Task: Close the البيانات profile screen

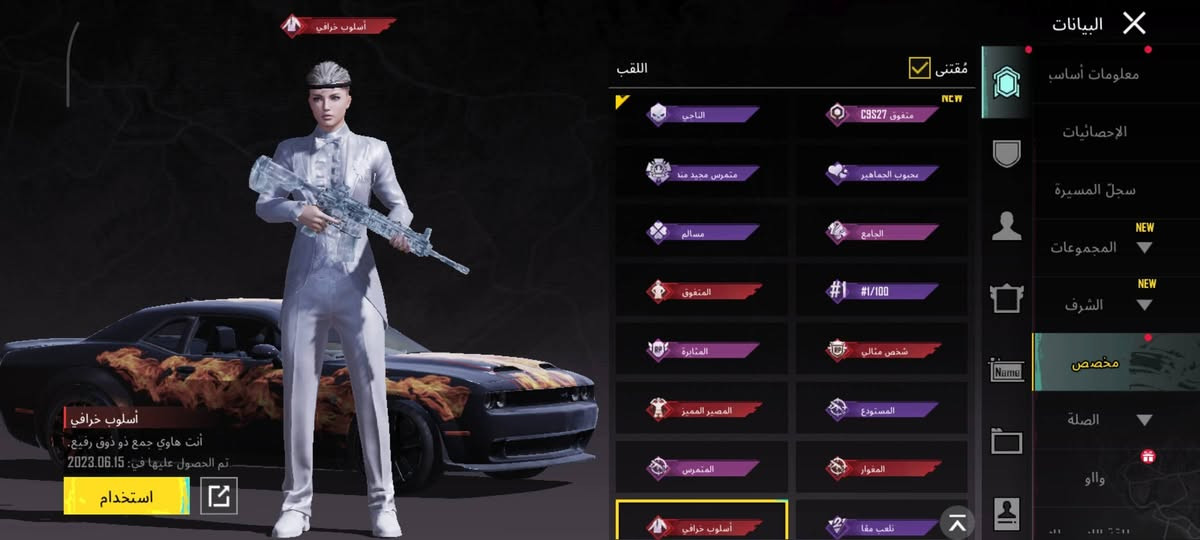Action: (x=1134, y=24)
